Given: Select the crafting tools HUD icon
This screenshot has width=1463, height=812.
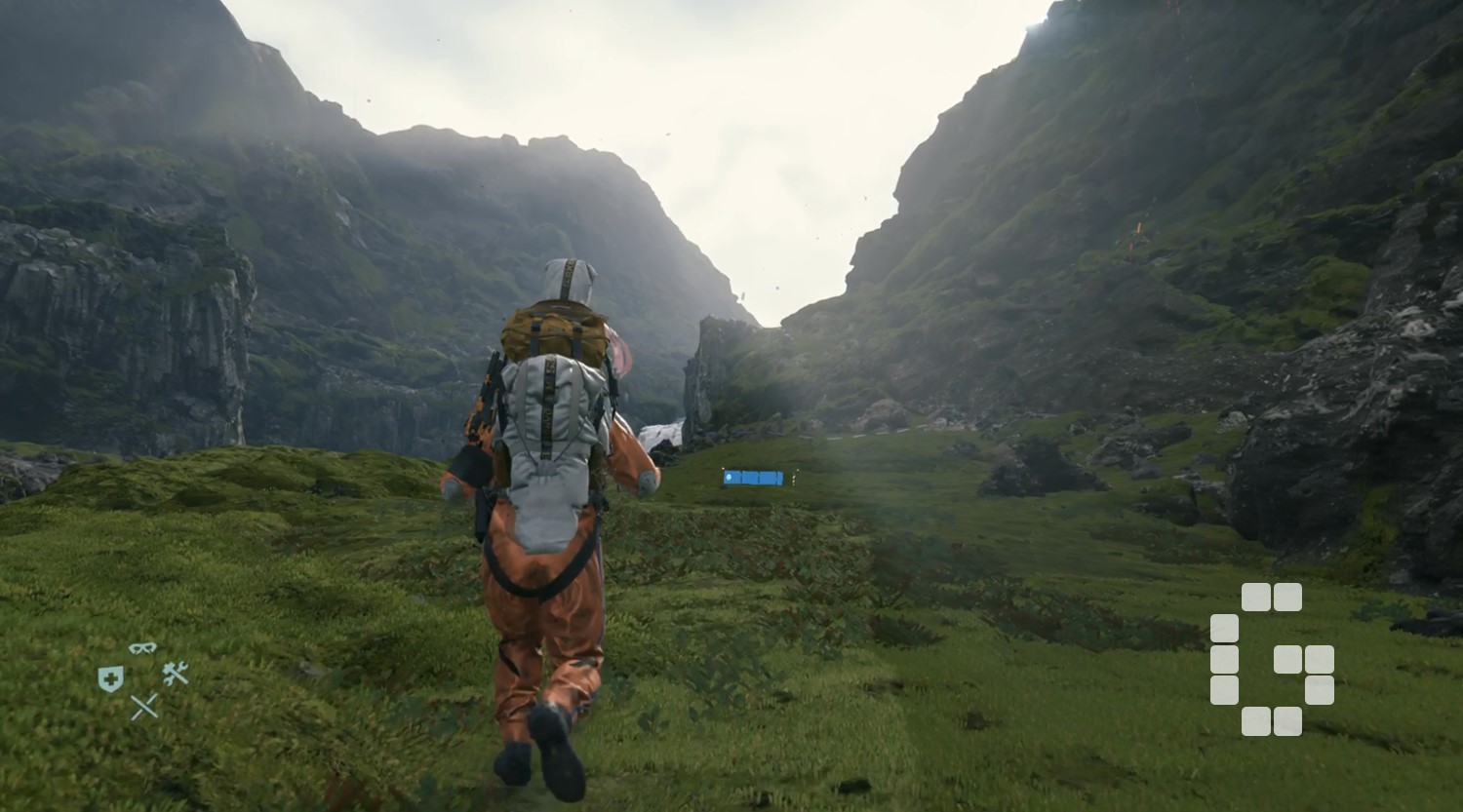Looking at the screenshot, I should 174,673.
